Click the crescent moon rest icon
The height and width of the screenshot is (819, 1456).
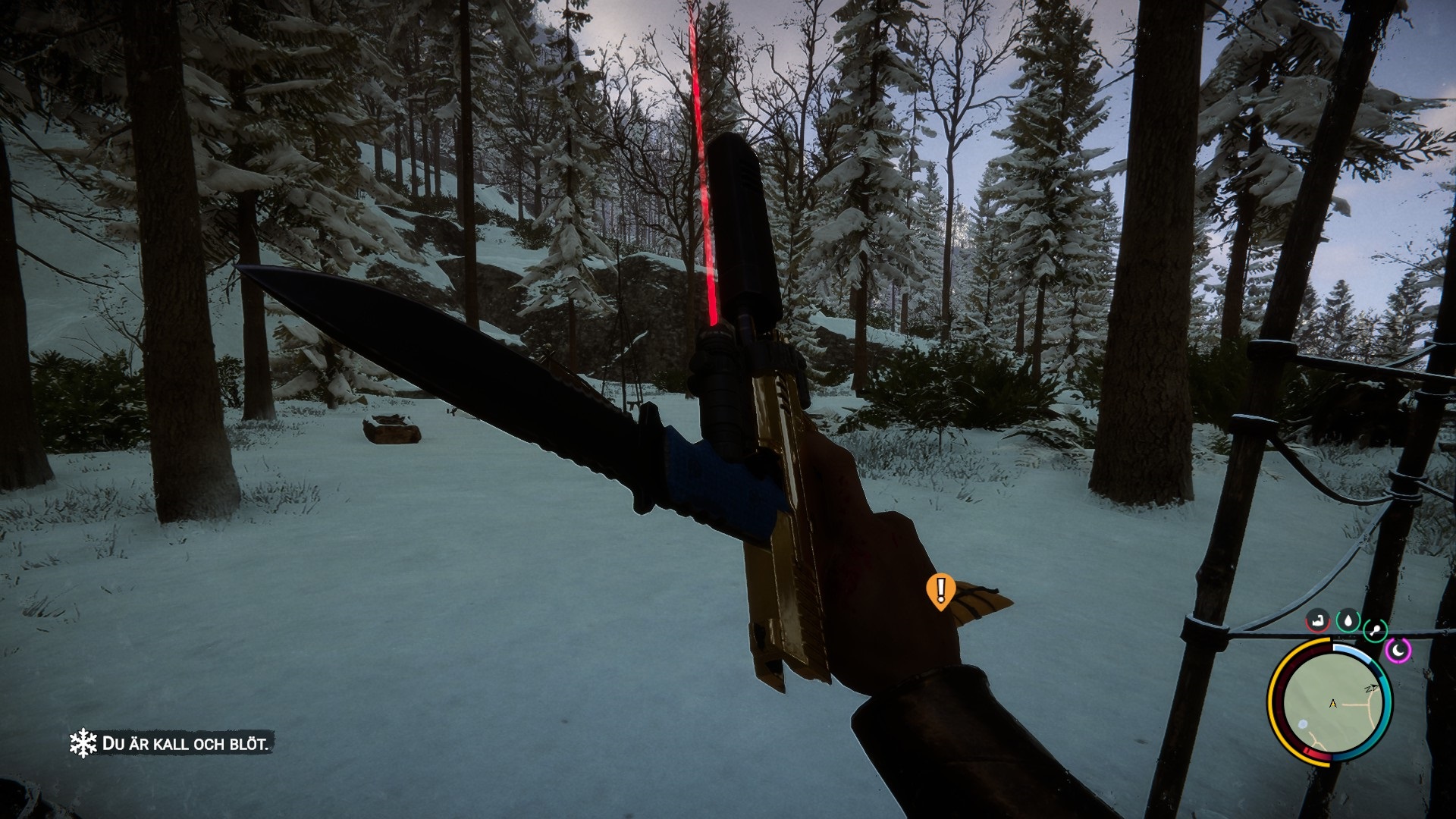[1398, 650]
